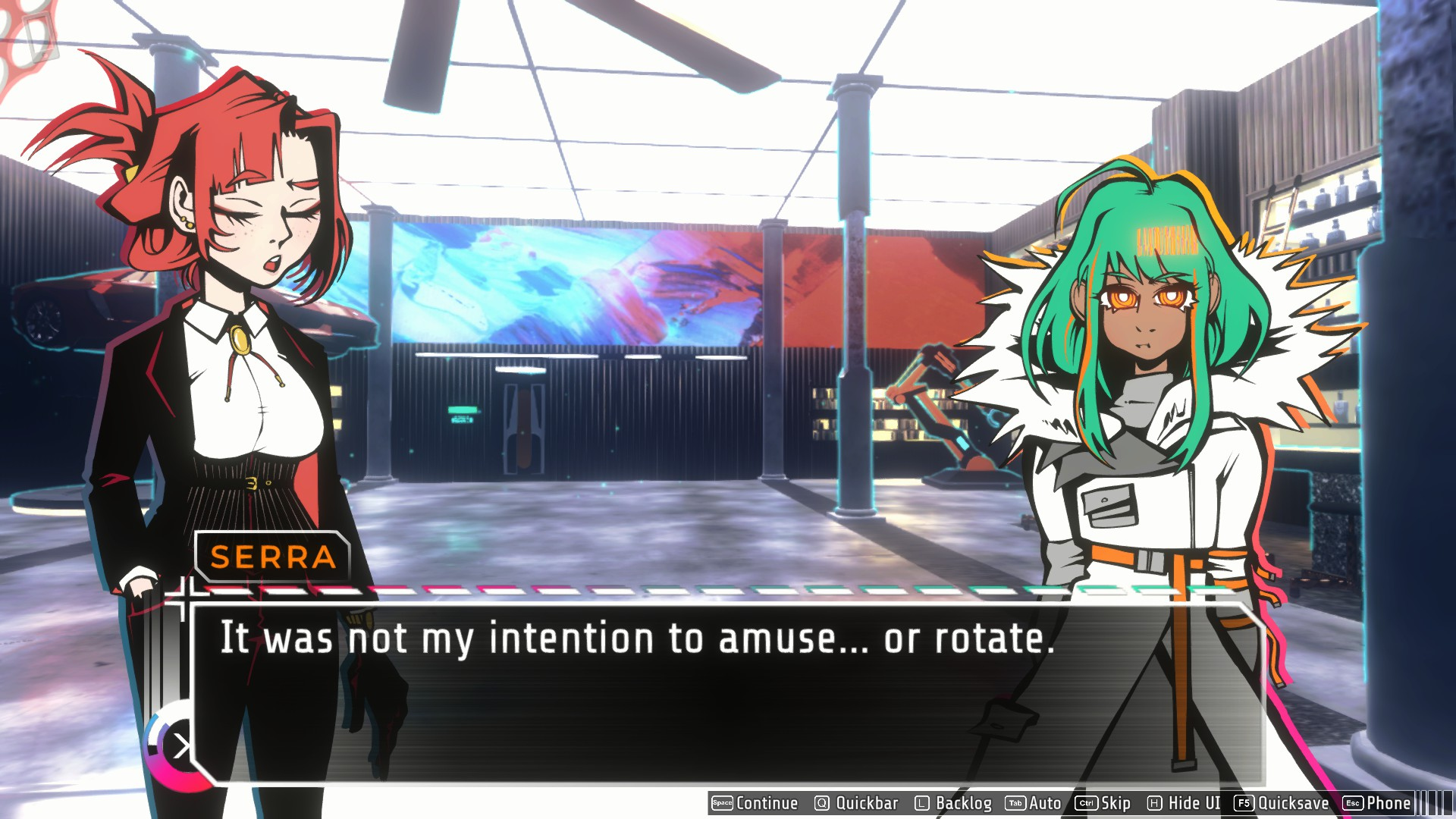The height and width of the screenshot is (819, 1456).
Task: Toggle Auto dialogue mode
Action: (1034, 803)
